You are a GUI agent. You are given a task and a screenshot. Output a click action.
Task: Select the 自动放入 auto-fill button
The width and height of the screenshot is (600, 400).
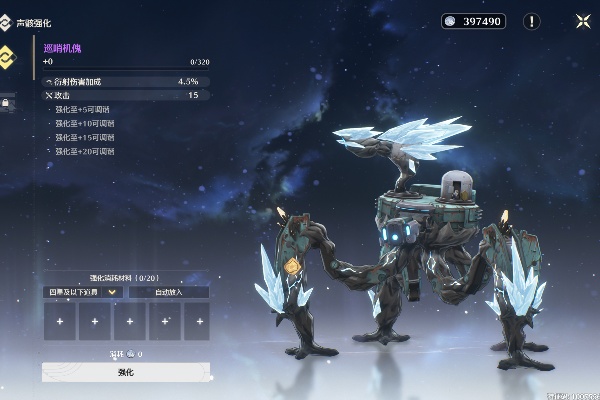point(168,292)
